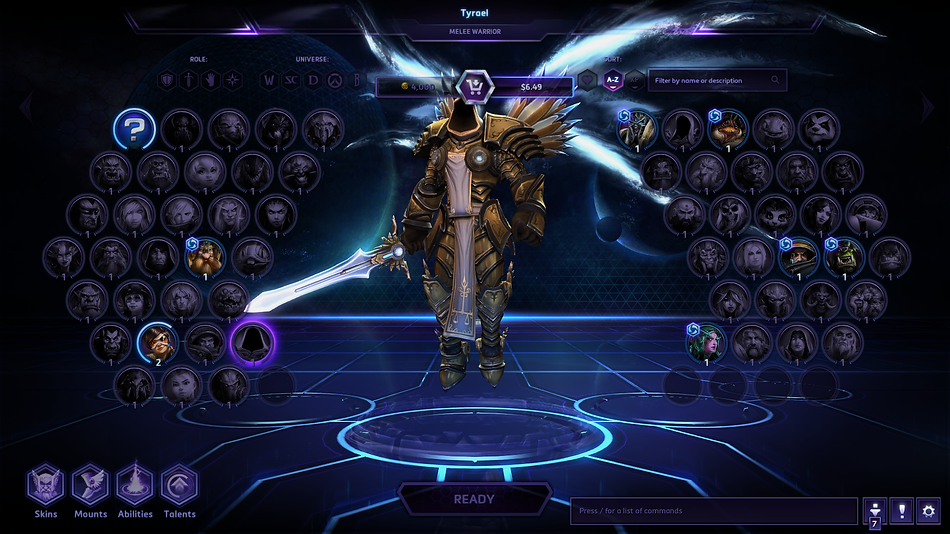Open the gear settings menu
The image size is (950, 534).
929,511
